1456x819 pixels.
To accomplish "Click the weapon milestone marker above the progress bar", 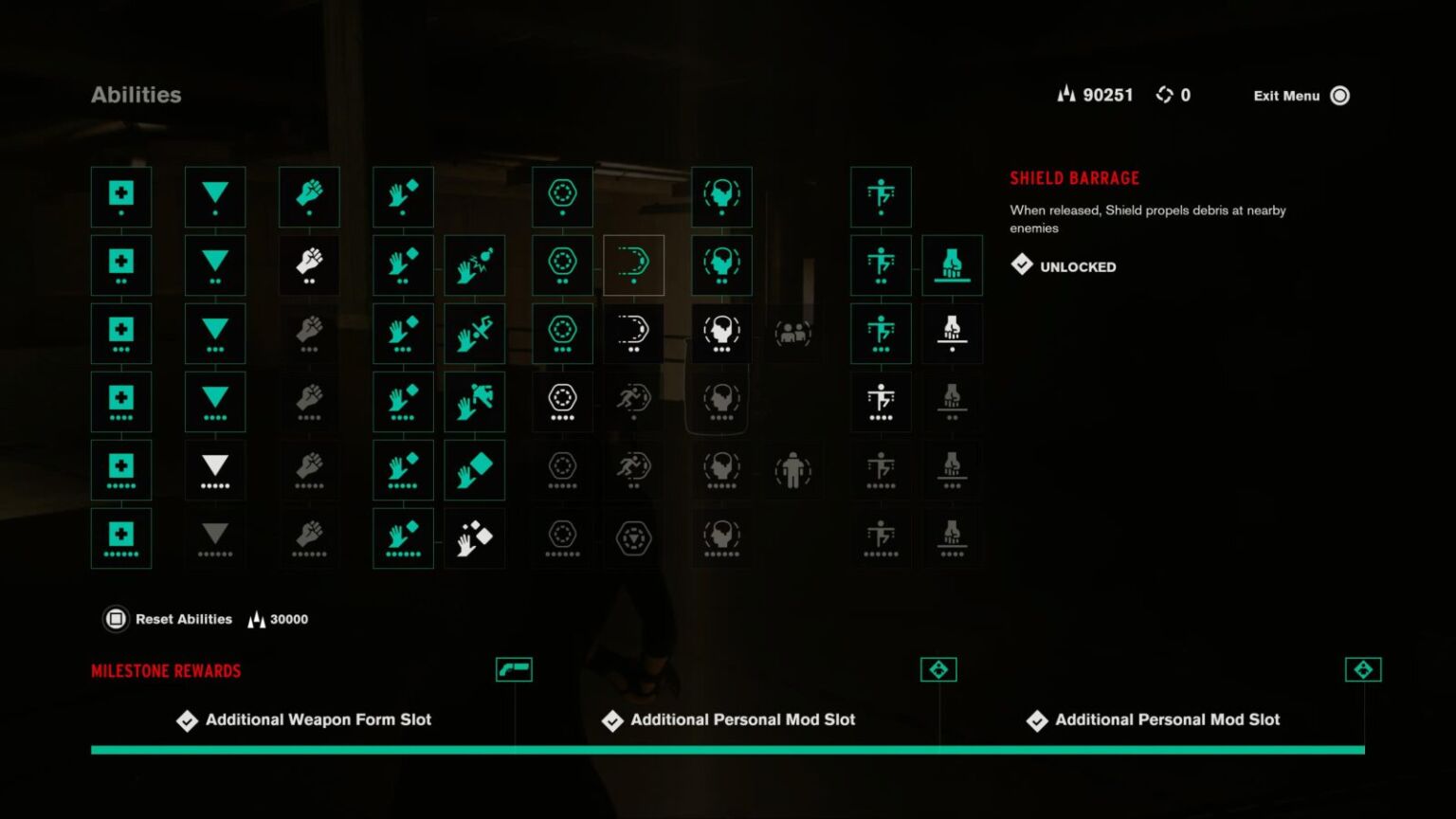I will tap(515, 669).
